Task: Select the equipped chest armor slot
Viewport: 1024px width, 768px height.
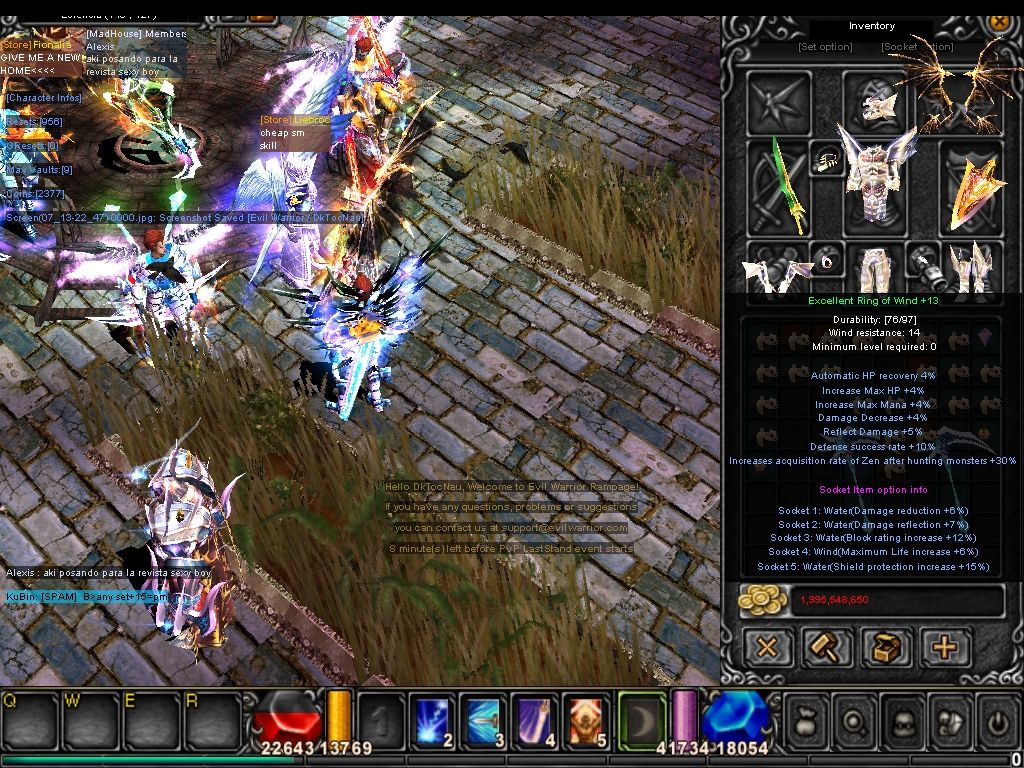Action: [x=873, y=187]
